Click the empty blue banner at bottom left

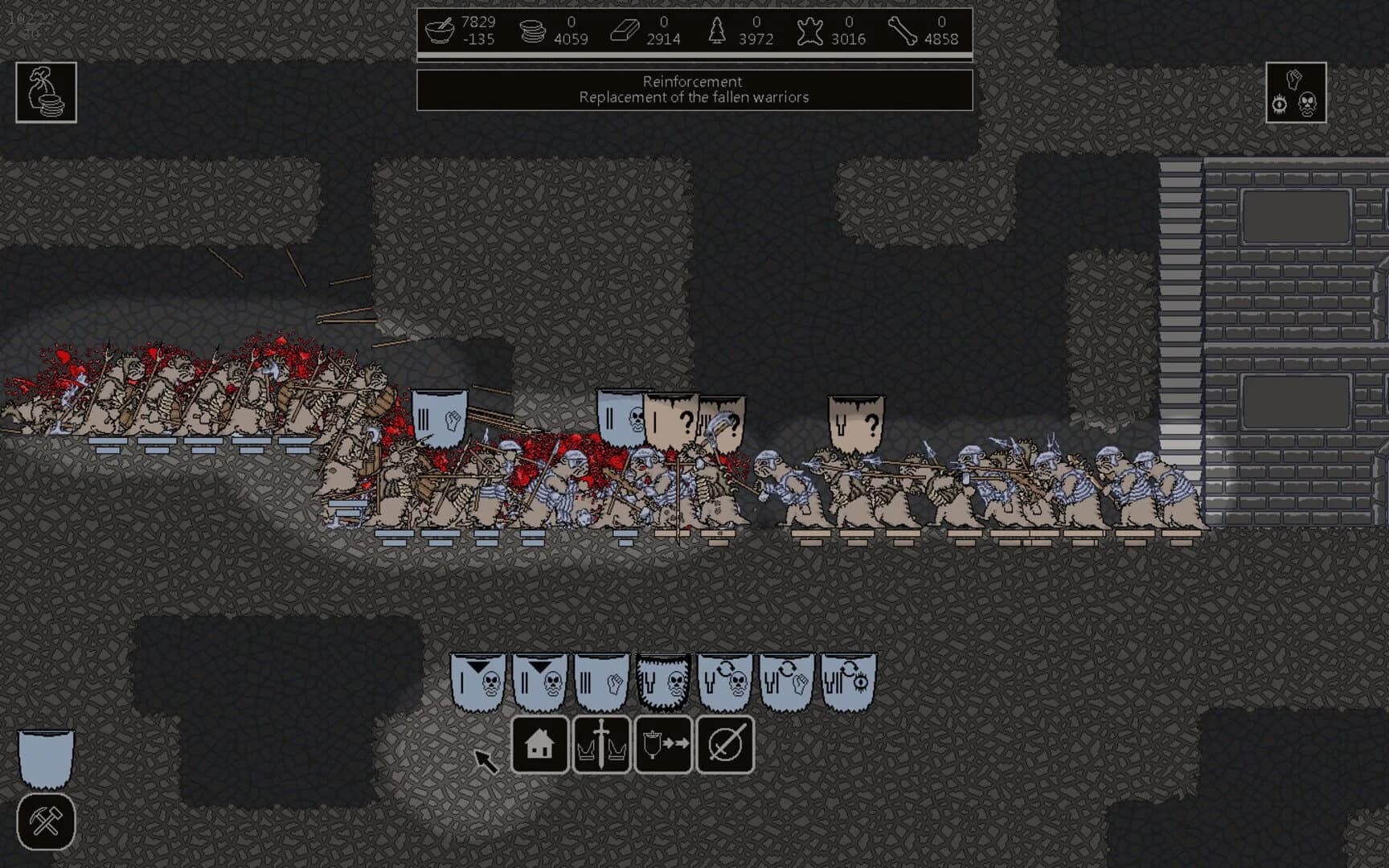coord(44,755)
